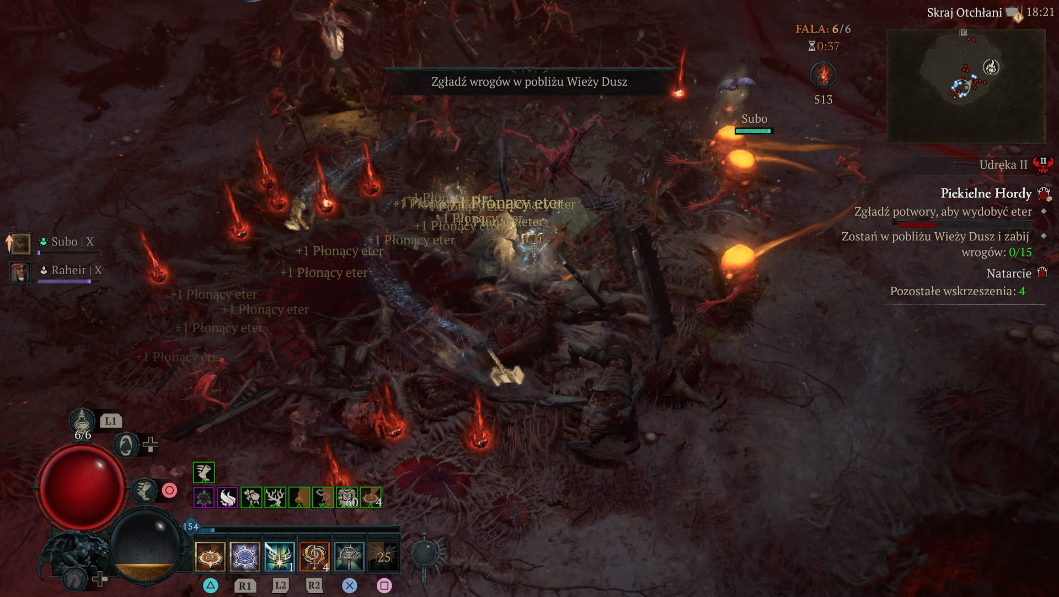Open the Skraj Otchłani notification icon
Image resolution: width=1059 pixels, height=597 pixels.
coord(1016,13)
